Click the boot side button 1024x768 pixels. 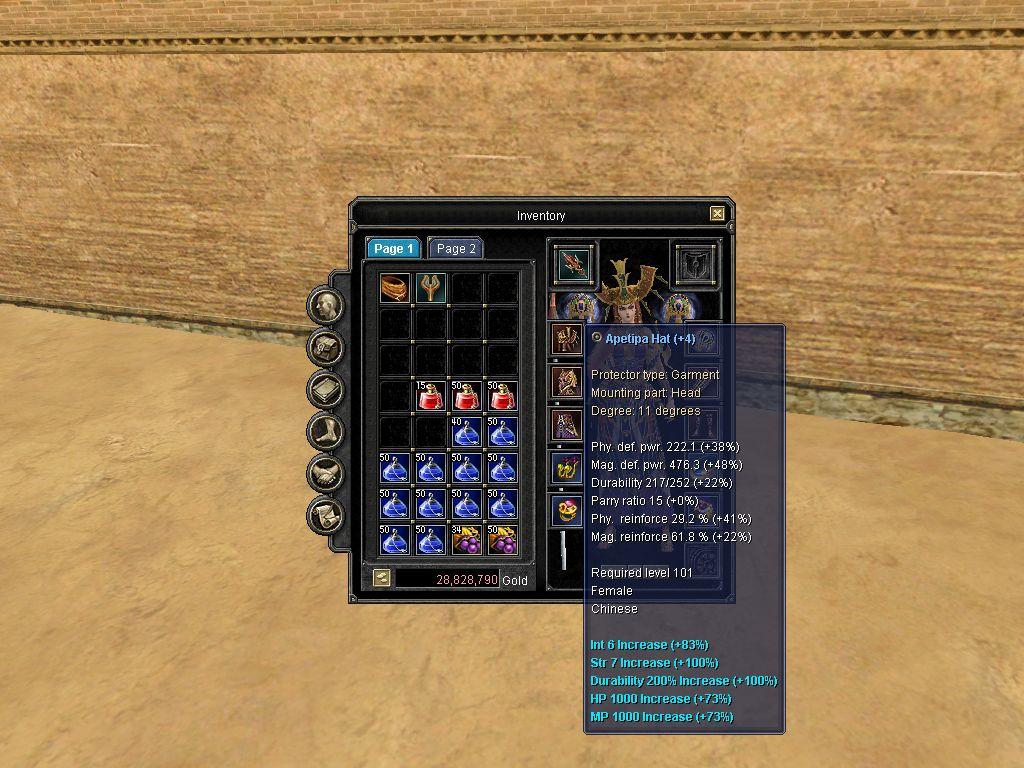pos(326,432)
